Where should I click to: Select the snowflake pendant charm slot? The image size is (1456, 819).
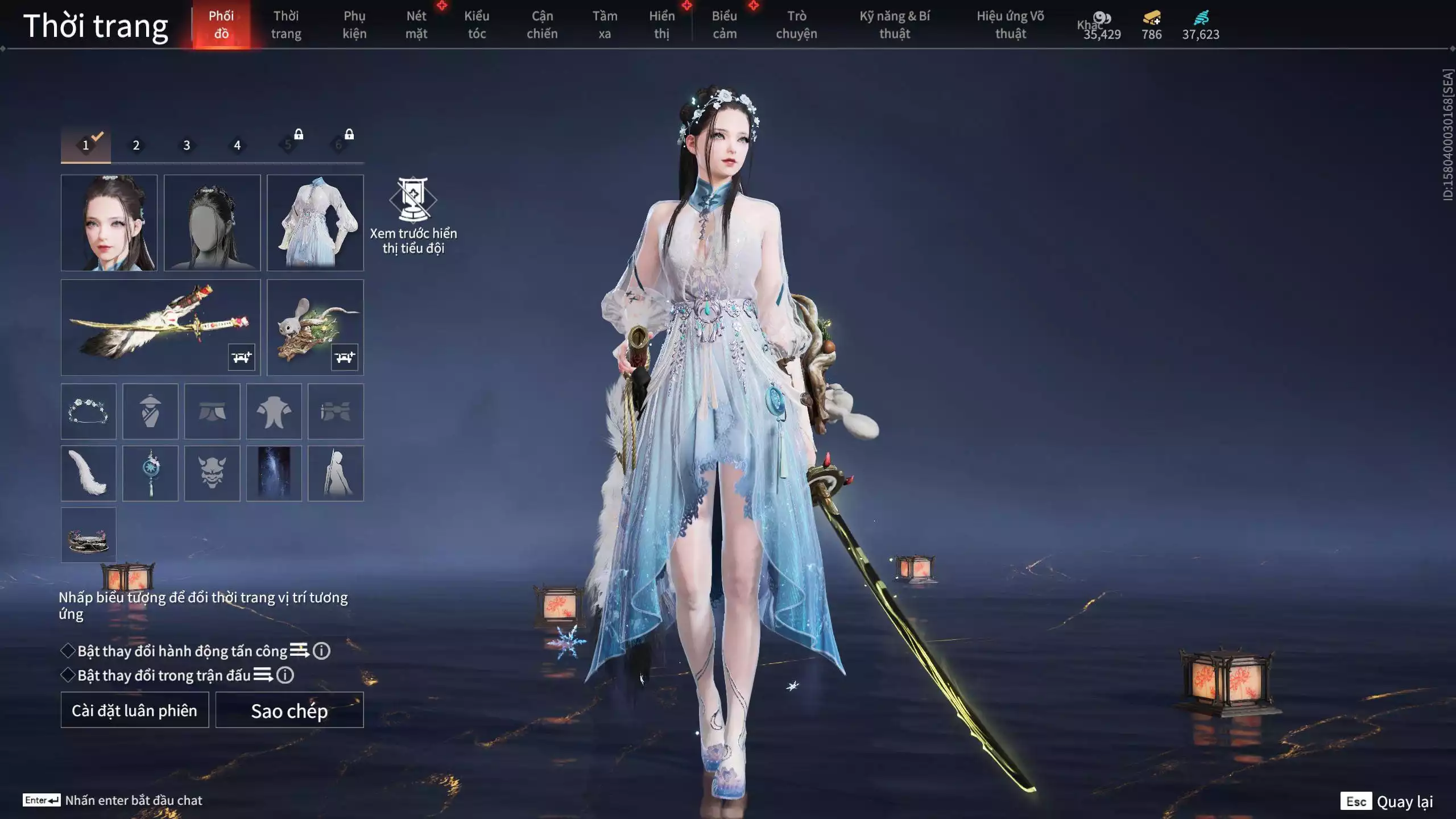[150, 473]
